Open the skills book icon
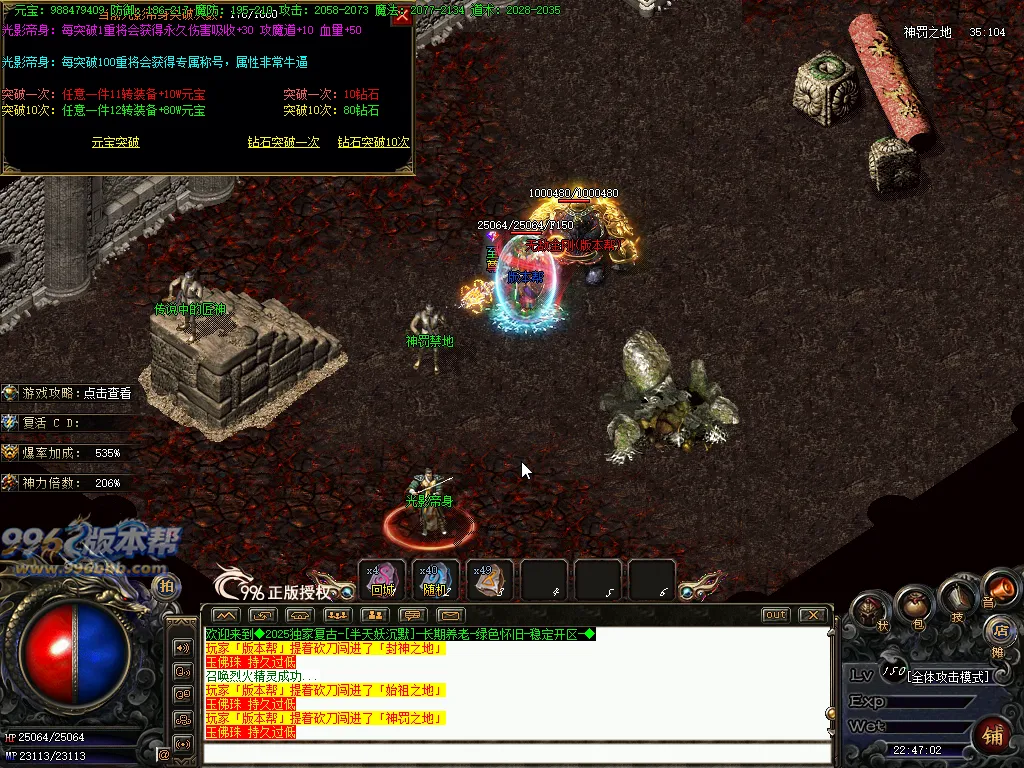The width and height of the screenshot is (1024, 768). [x=957, y=600]
